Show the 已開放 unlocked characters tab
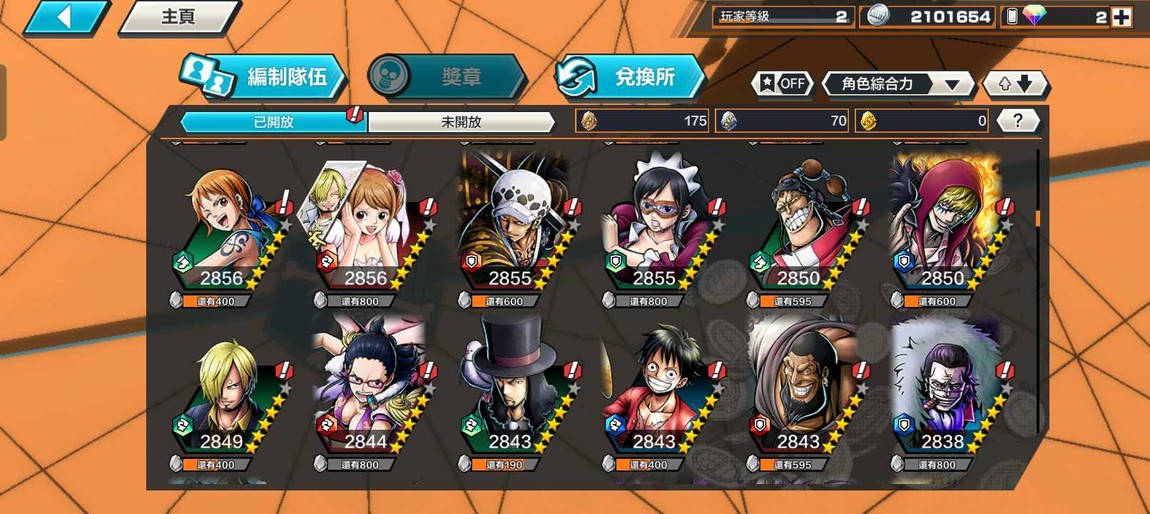Screen dimensions: 1150x514 pyautogui.click(x=273, y=122)
